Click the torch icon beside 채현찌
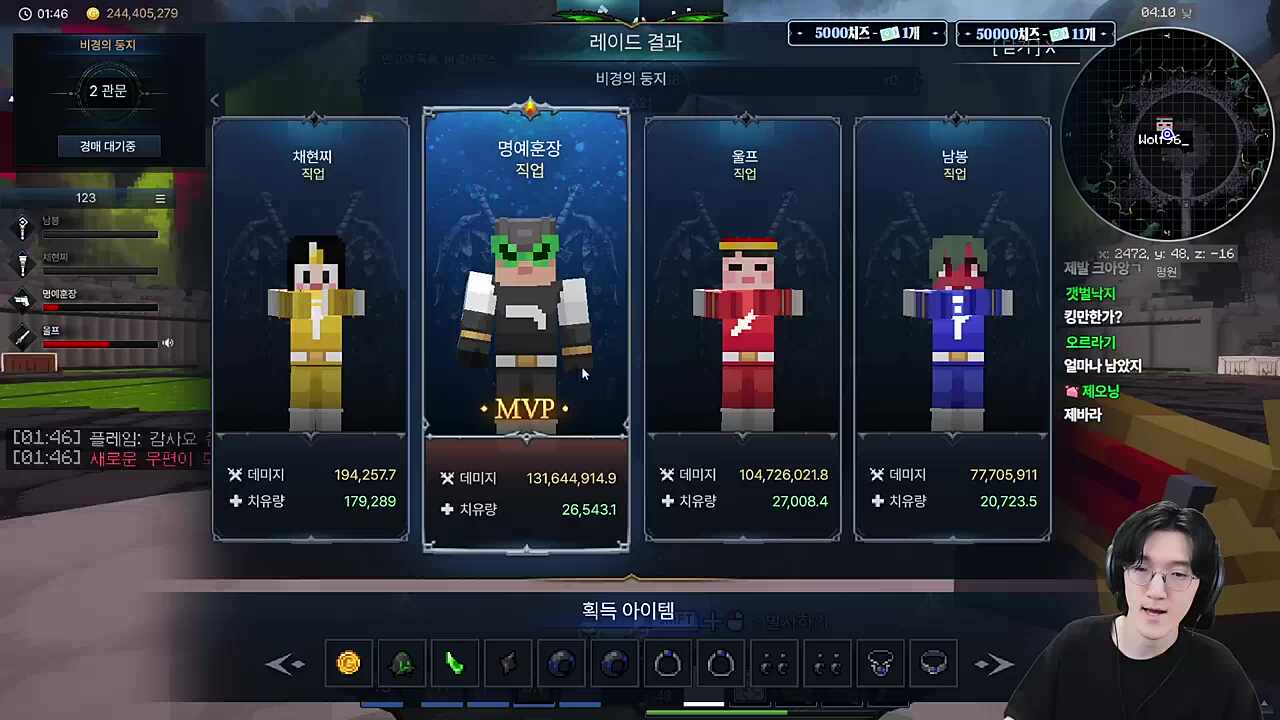Image resolution: width=1280 pixels, height=720 pixels. click(x=22, y=262)
